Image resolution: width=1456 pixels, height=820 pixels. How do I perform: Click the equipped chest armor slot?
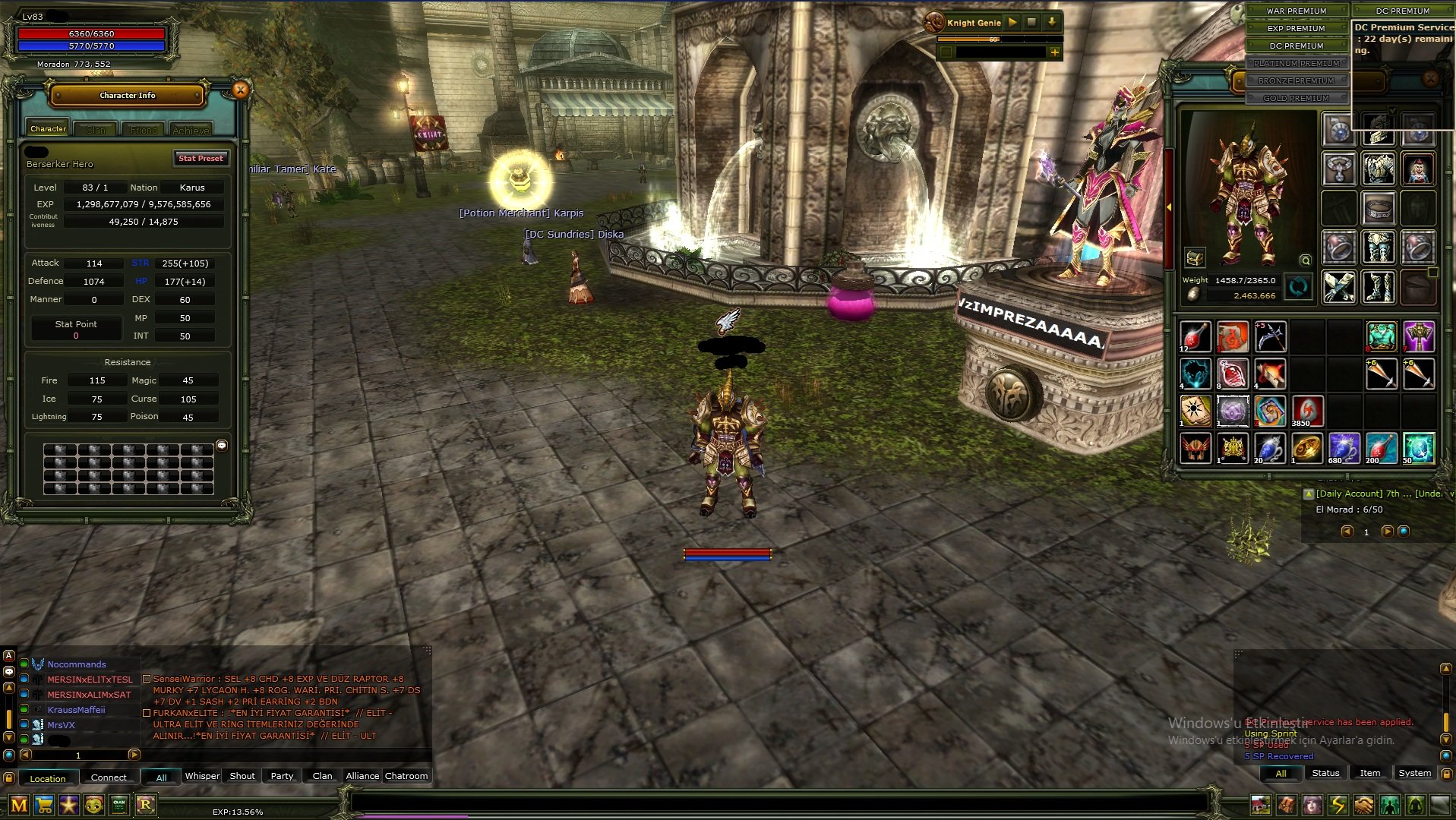pos(1378,169)
